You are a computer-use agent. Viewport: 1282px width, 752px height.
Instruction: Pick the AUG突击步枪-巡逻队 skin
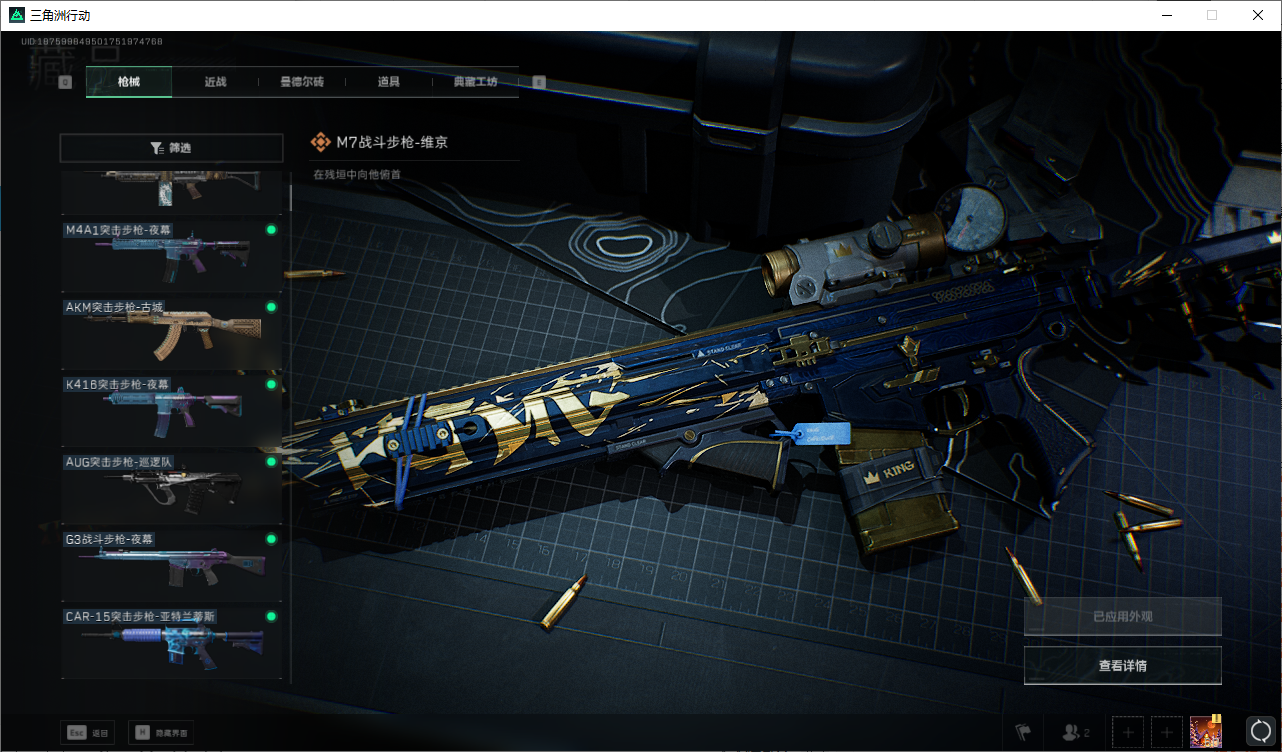(x=171, y=489)
